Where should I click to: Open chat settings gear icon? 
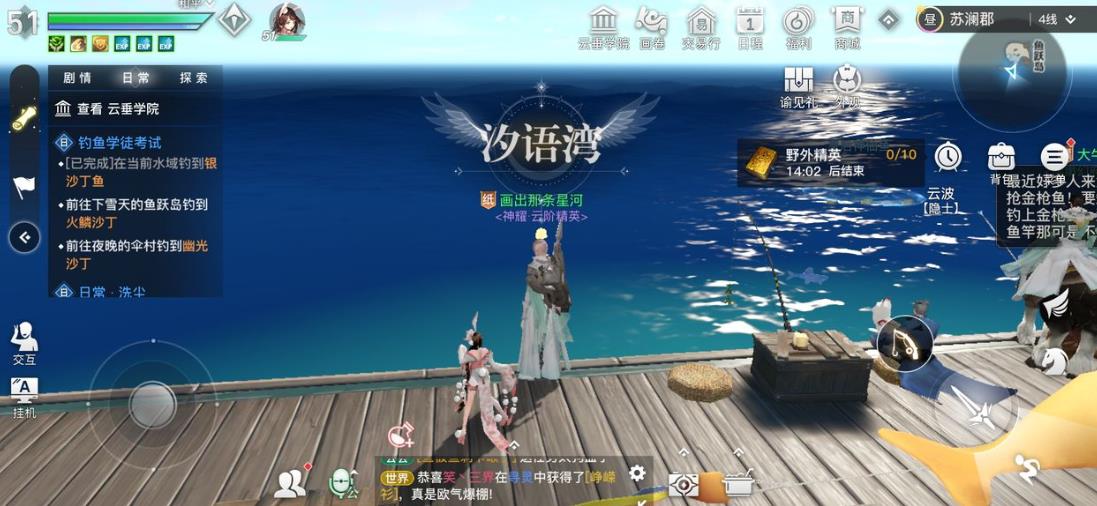tap(637, 474)
